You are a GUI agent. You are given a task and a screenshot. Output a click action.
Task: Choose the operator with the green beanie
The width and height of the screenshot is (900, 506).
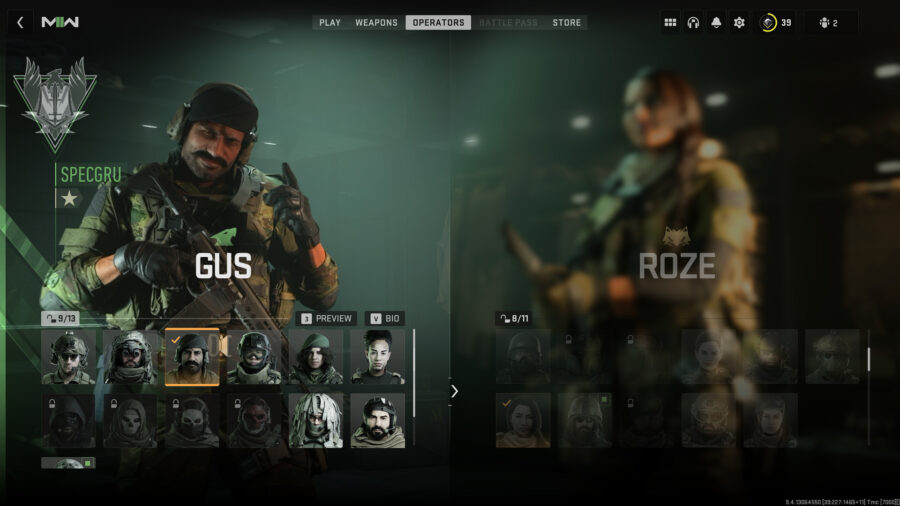[x=316, y=357]
